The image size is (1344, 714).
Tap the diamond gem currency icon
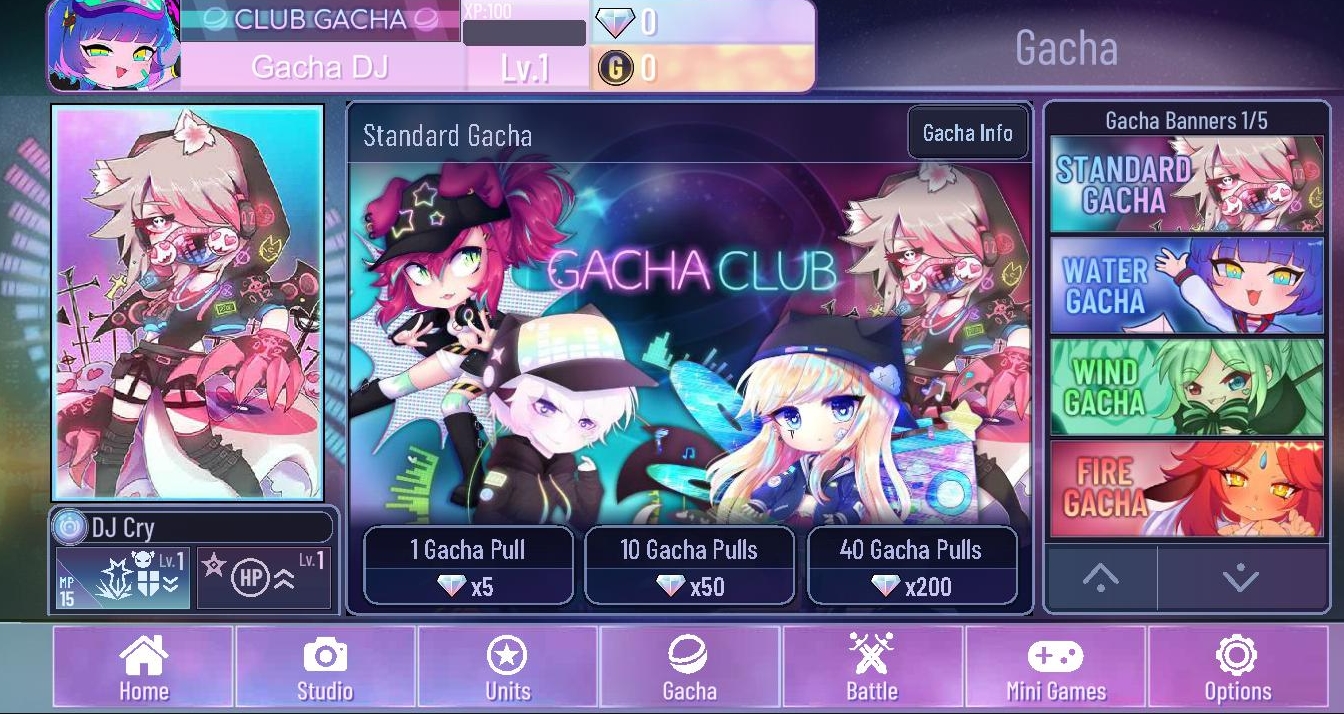coord(614,22)
